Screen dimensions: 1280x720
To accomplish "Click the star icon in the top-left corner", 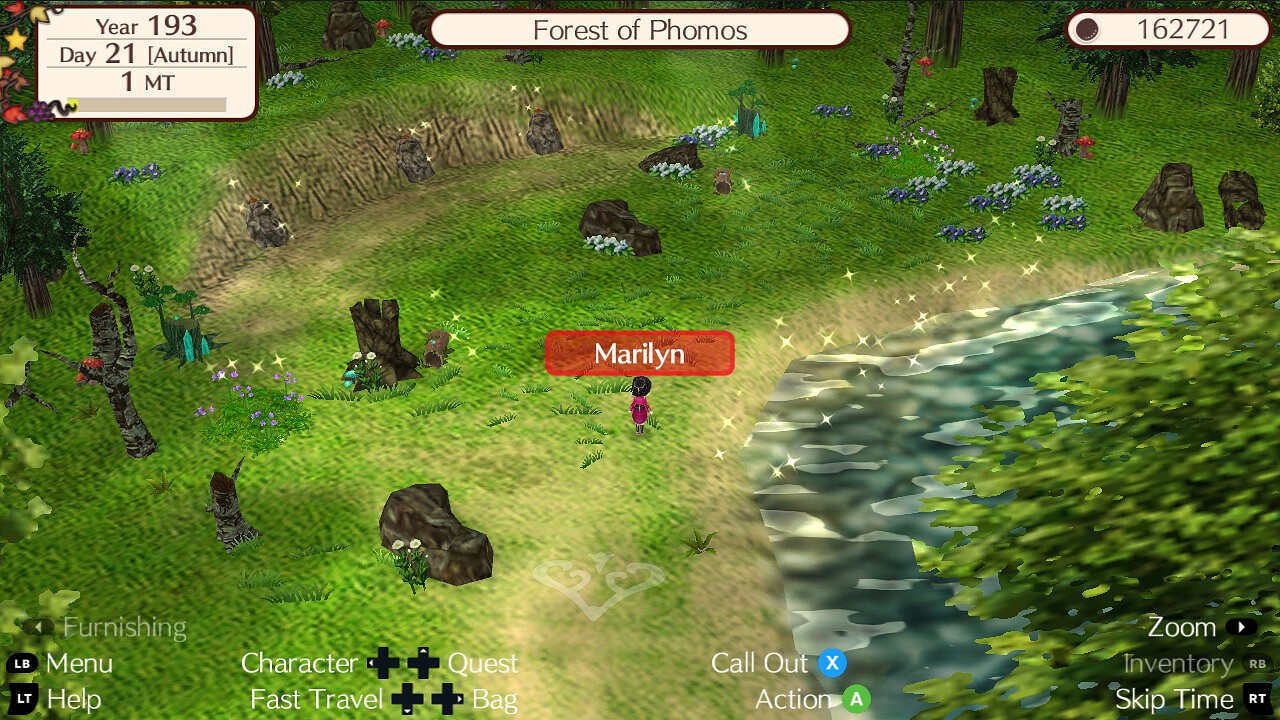I will [x=16, y=40].
